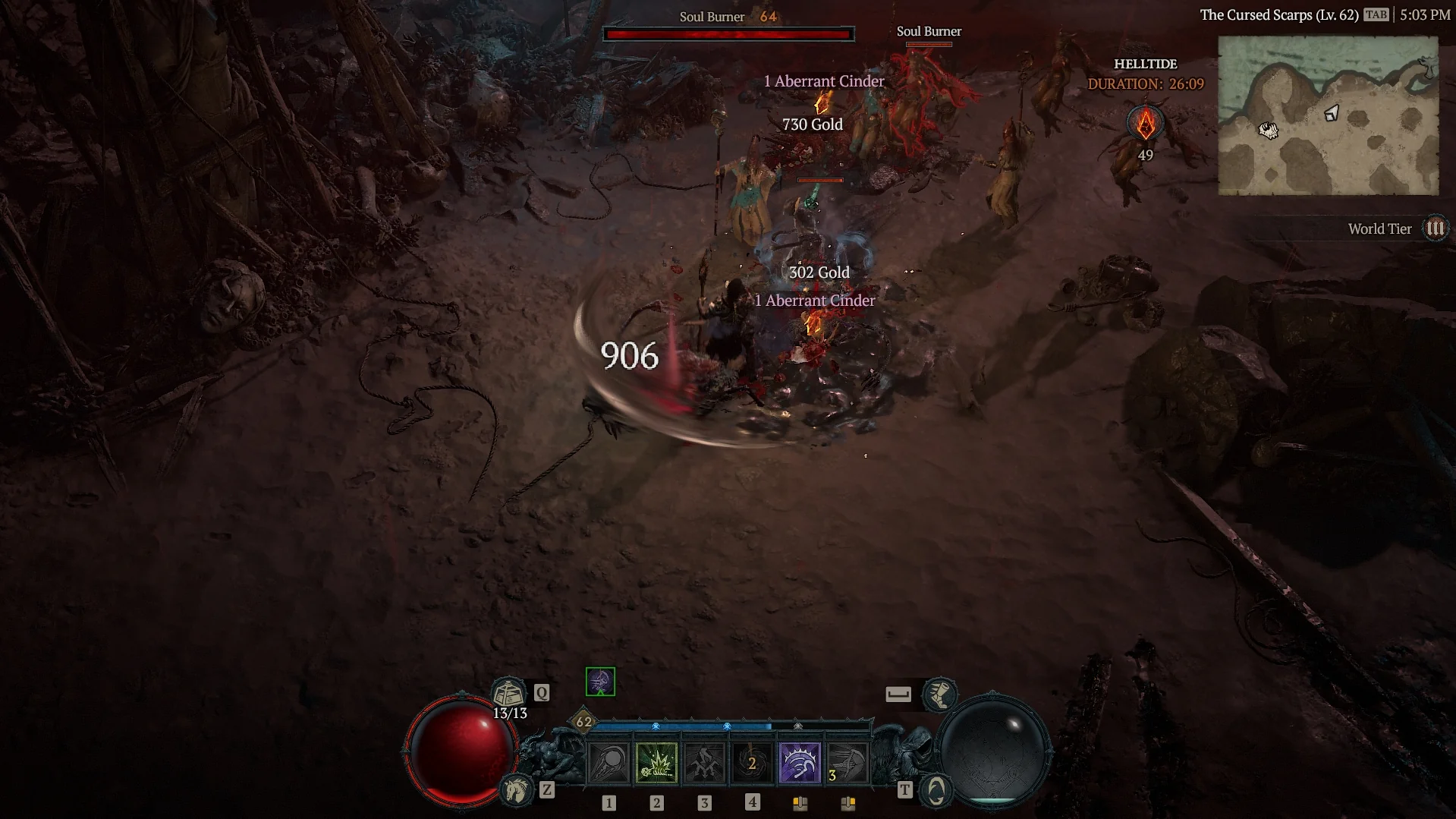This screenshot has height=819, width=1456.
Task: Use the bone scythe skill with 3 charges
Action: pyautogui.click(x=847, y=762)
